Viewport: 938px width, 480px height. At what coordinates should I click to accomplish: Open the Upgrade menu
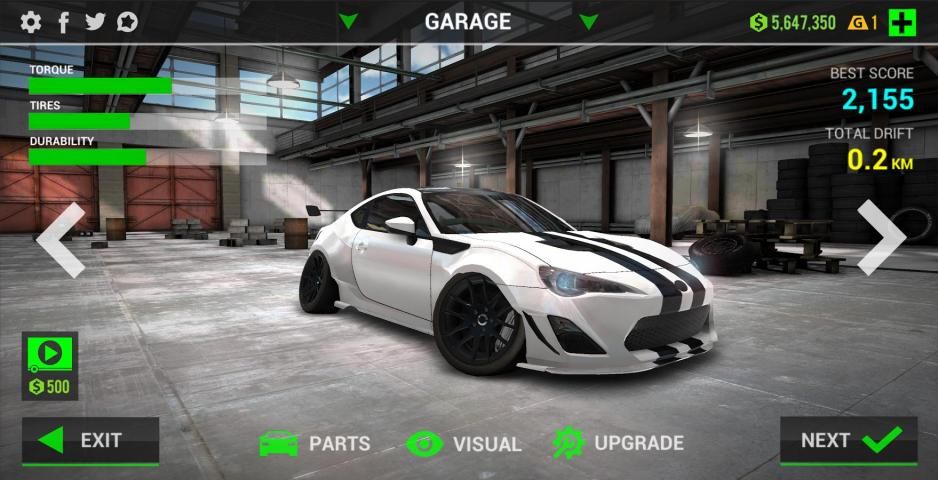tap(618, 443)
